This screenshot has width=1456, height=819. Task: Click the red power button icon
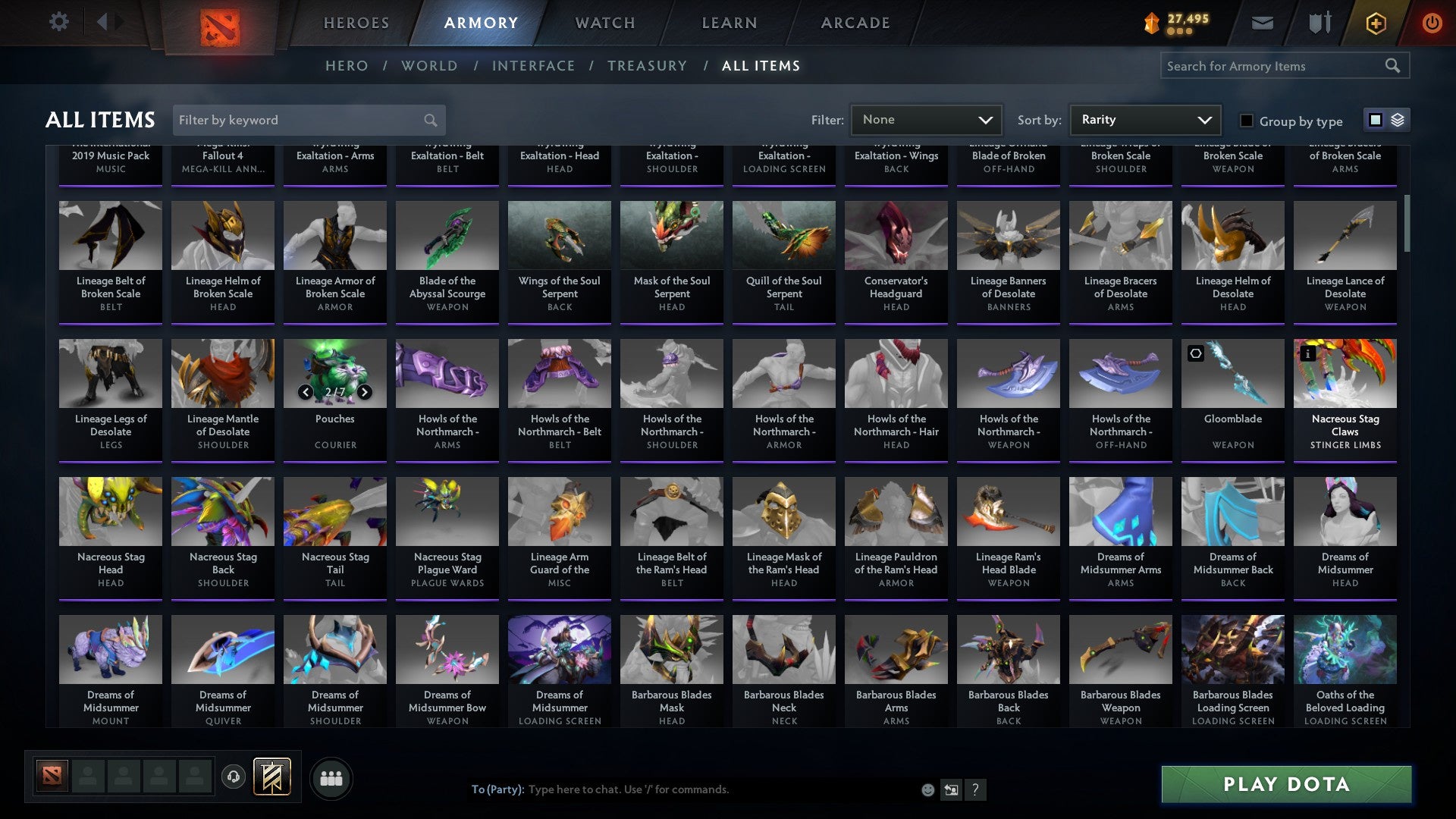point(1432,23)
